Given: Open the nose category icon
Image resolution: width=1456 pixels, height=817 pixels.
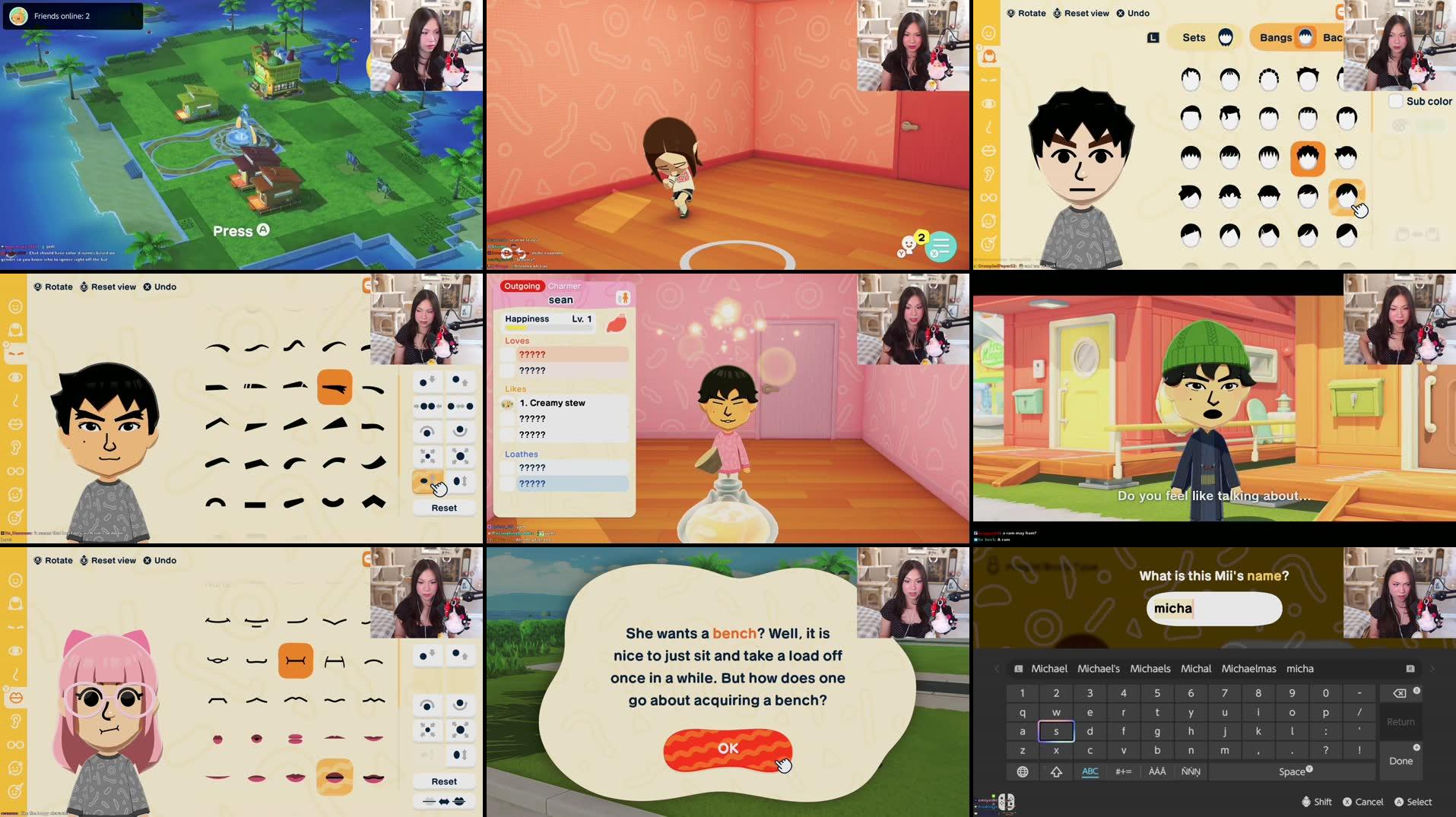Looking at the screenshot, I should (x=15, y=399).
